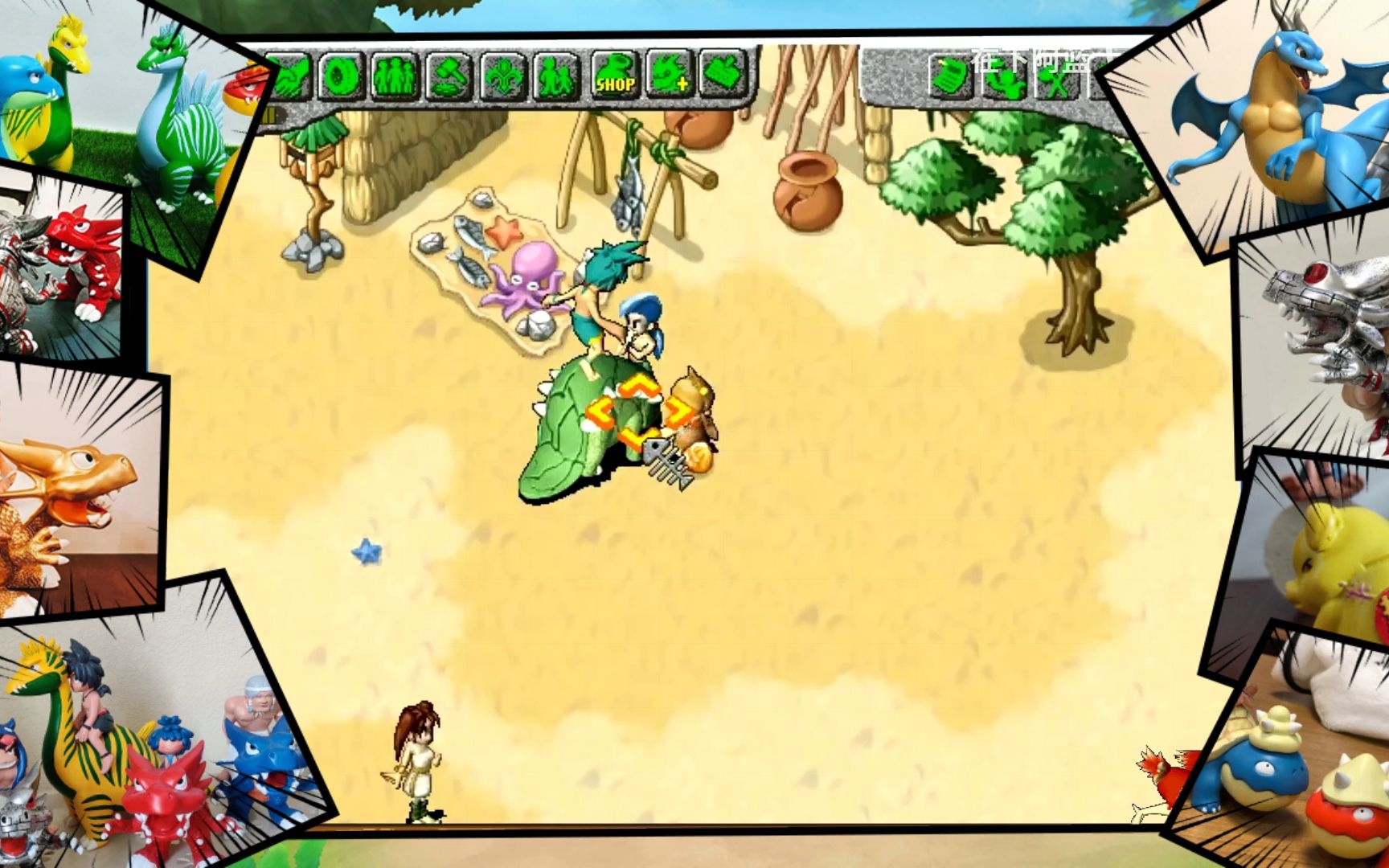This screenshot has height=868, width=1389.
Task: Open the SHOP button
Action: pyautogui.click(x=615, y=75)
